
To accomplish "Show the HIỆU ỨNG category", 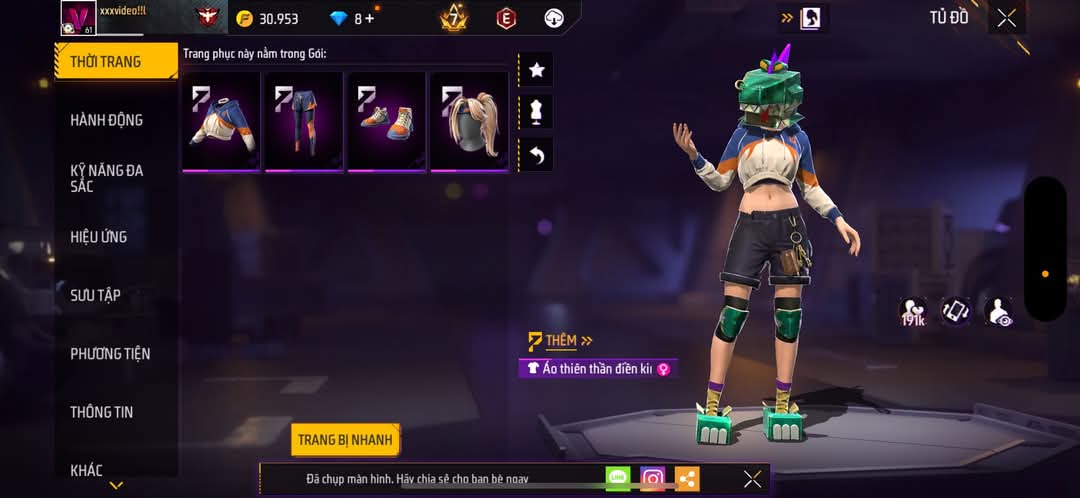I will 98,237.
